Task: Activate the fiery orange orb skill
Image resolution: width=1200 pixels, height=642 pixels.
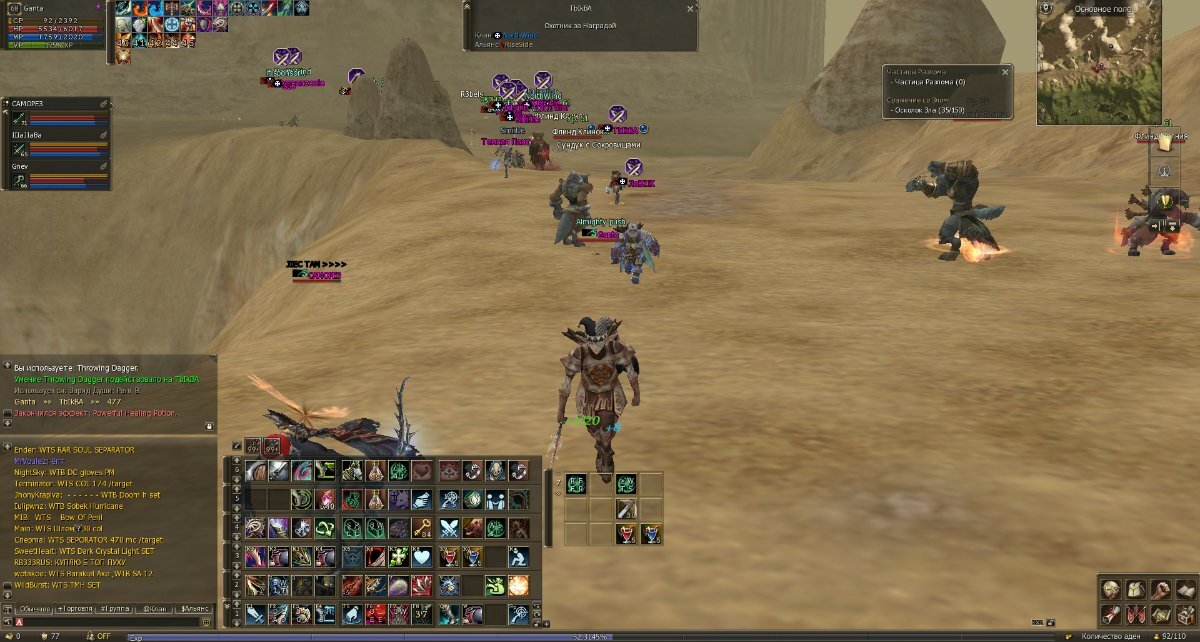Action: [x=518, y=585]
